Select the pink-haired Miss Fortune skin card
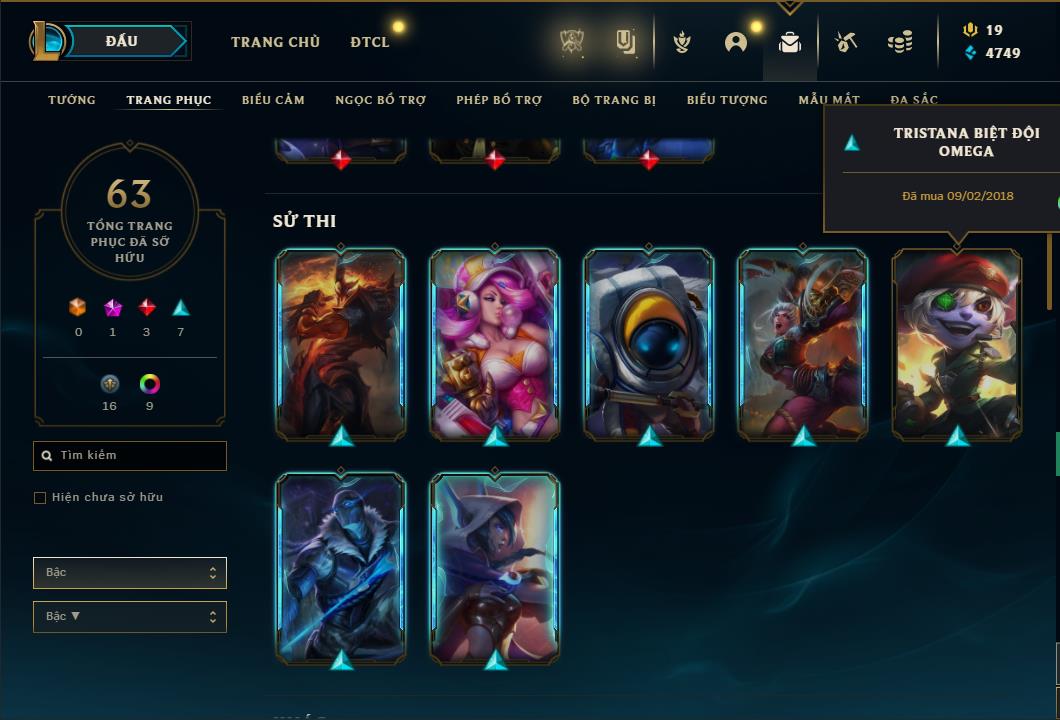 [x=495, y=343]
